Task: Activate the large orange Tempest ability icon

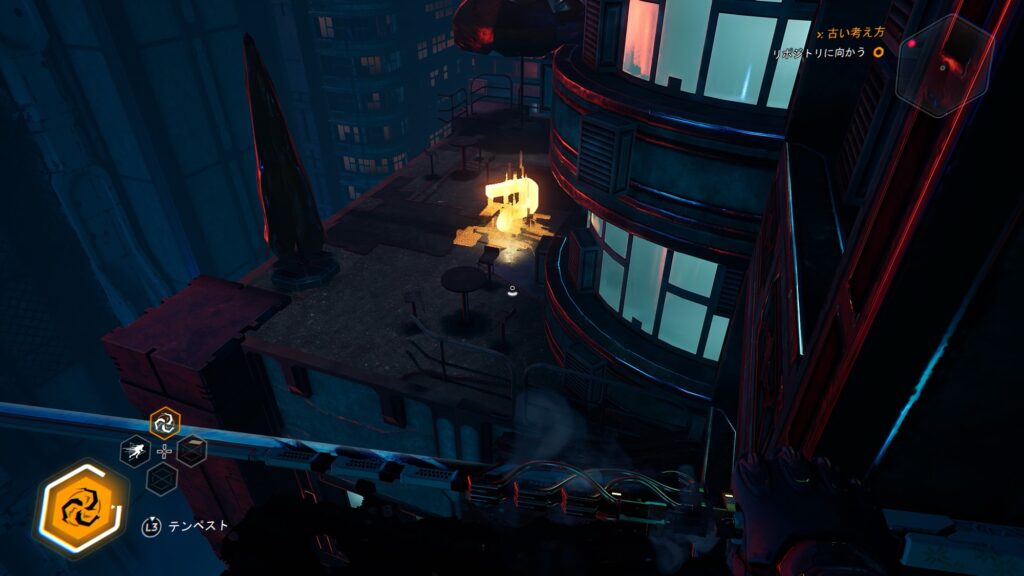Action: pyautogui.click(x=82, y=508)
